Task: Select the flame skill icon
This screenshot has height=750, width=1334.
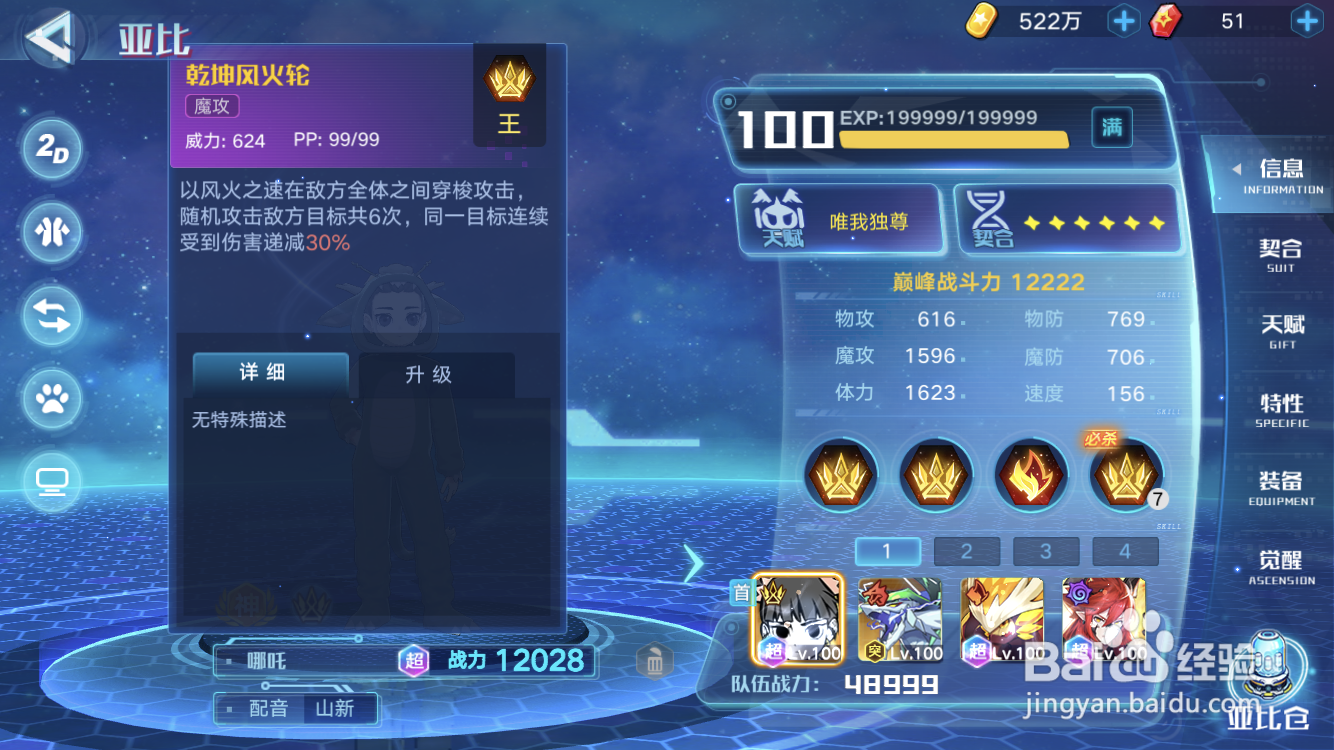Action: coord(1029,475)
